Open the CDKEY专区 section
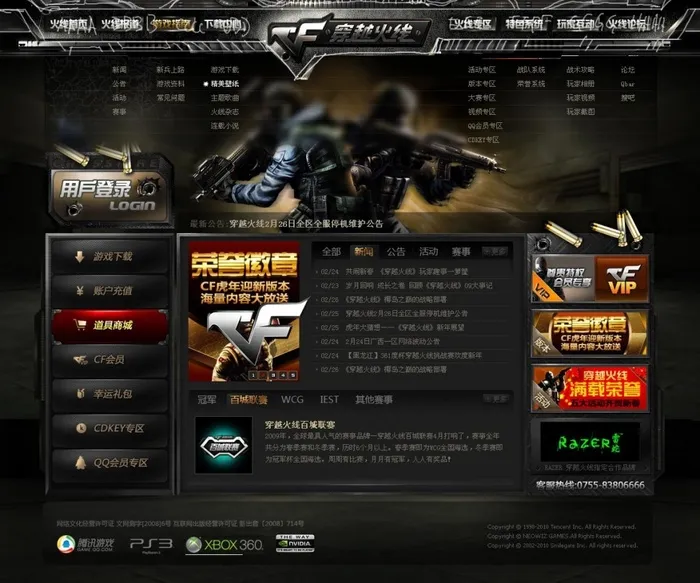This screenshot has height=583, width=700. pyautogui.click(x=110, y=428)
